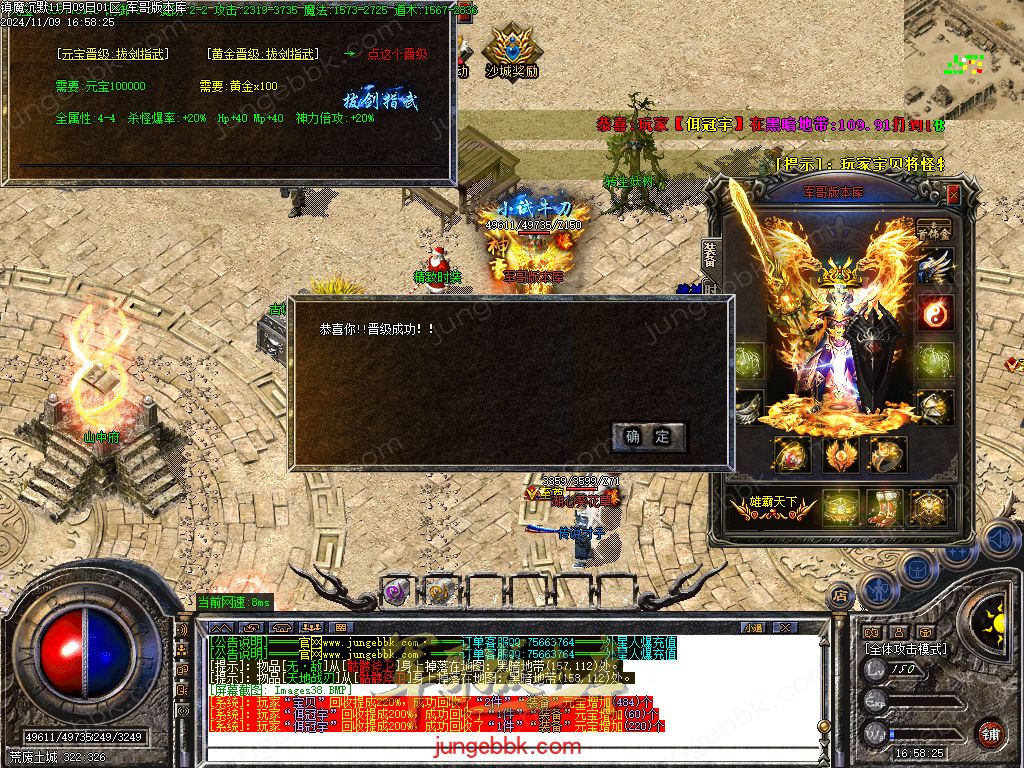Viewport: 1024px width, 768px height.
Task: Click the 点这个晋级 promotion link
Action: [397, 54]
